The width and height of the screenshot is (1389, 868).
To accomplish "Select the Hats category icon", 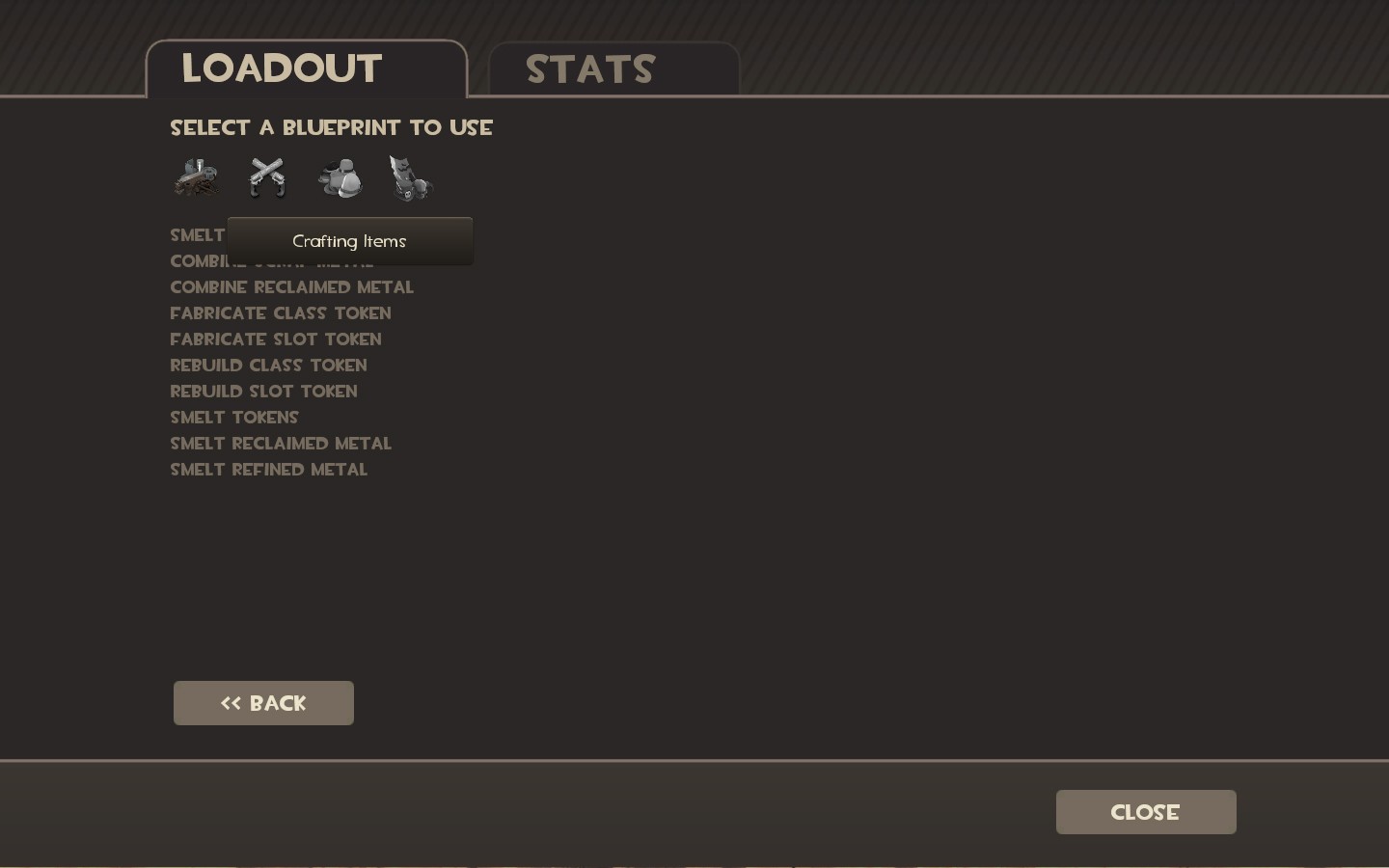I will pos(339,177).
